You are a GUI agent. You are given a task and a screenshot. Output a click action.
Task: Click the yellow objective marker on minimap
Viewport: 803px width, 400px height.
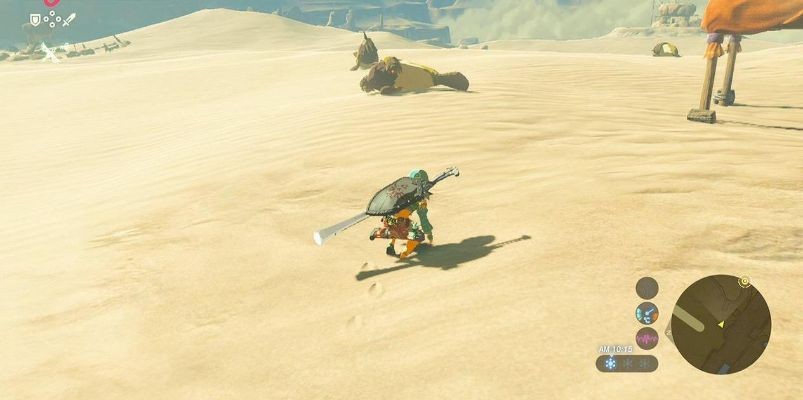pos(744,282)
